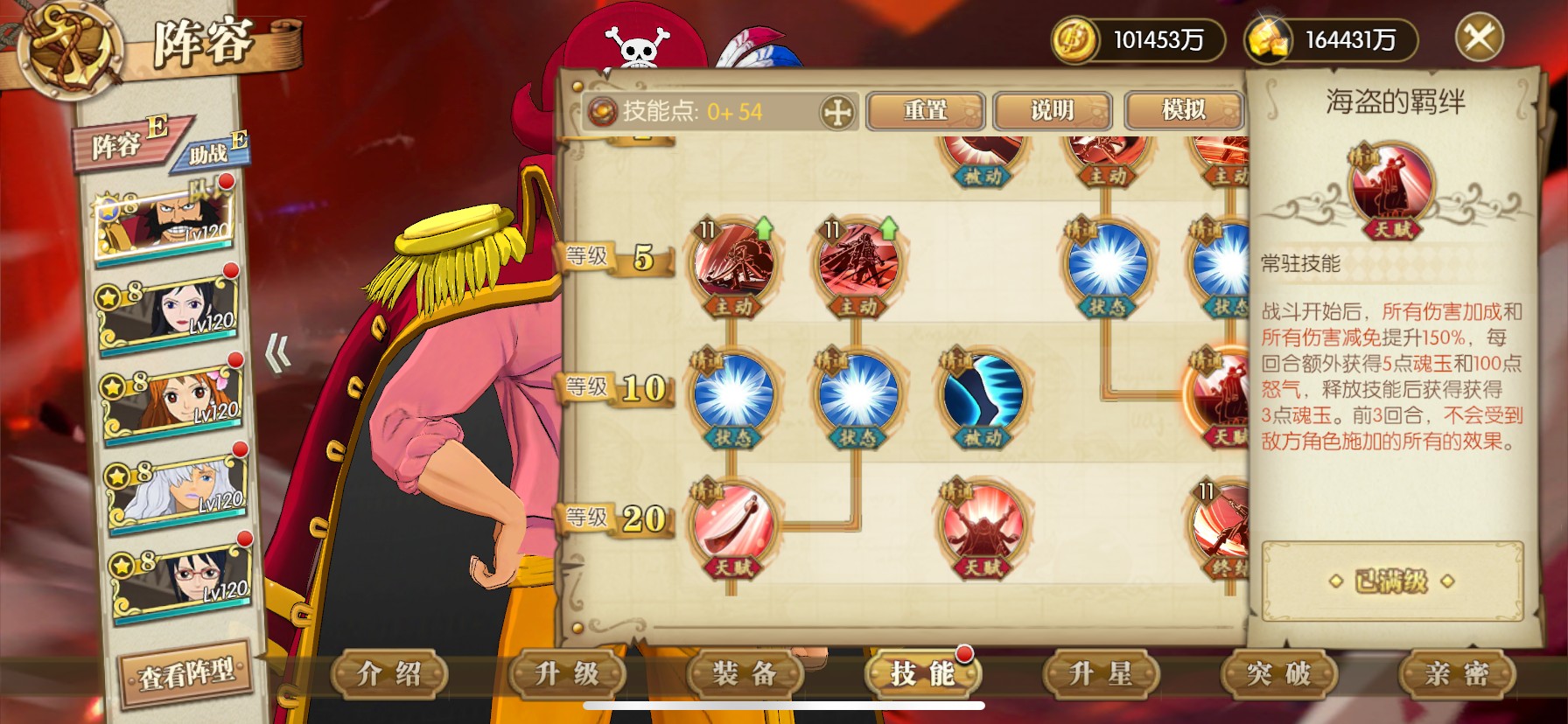
Task: Switch to the 亲密 intimacy tab
Action: 1456,673
